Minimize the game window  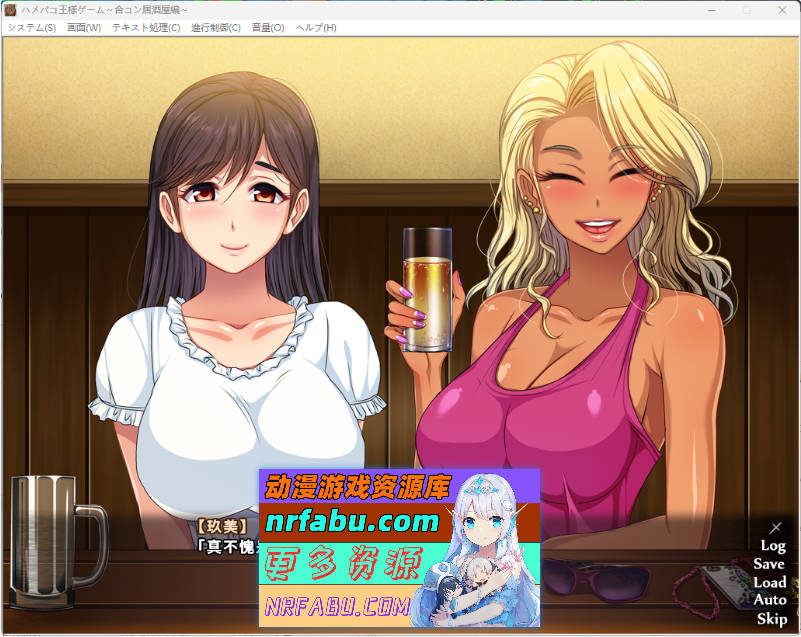tap(712, 9)
